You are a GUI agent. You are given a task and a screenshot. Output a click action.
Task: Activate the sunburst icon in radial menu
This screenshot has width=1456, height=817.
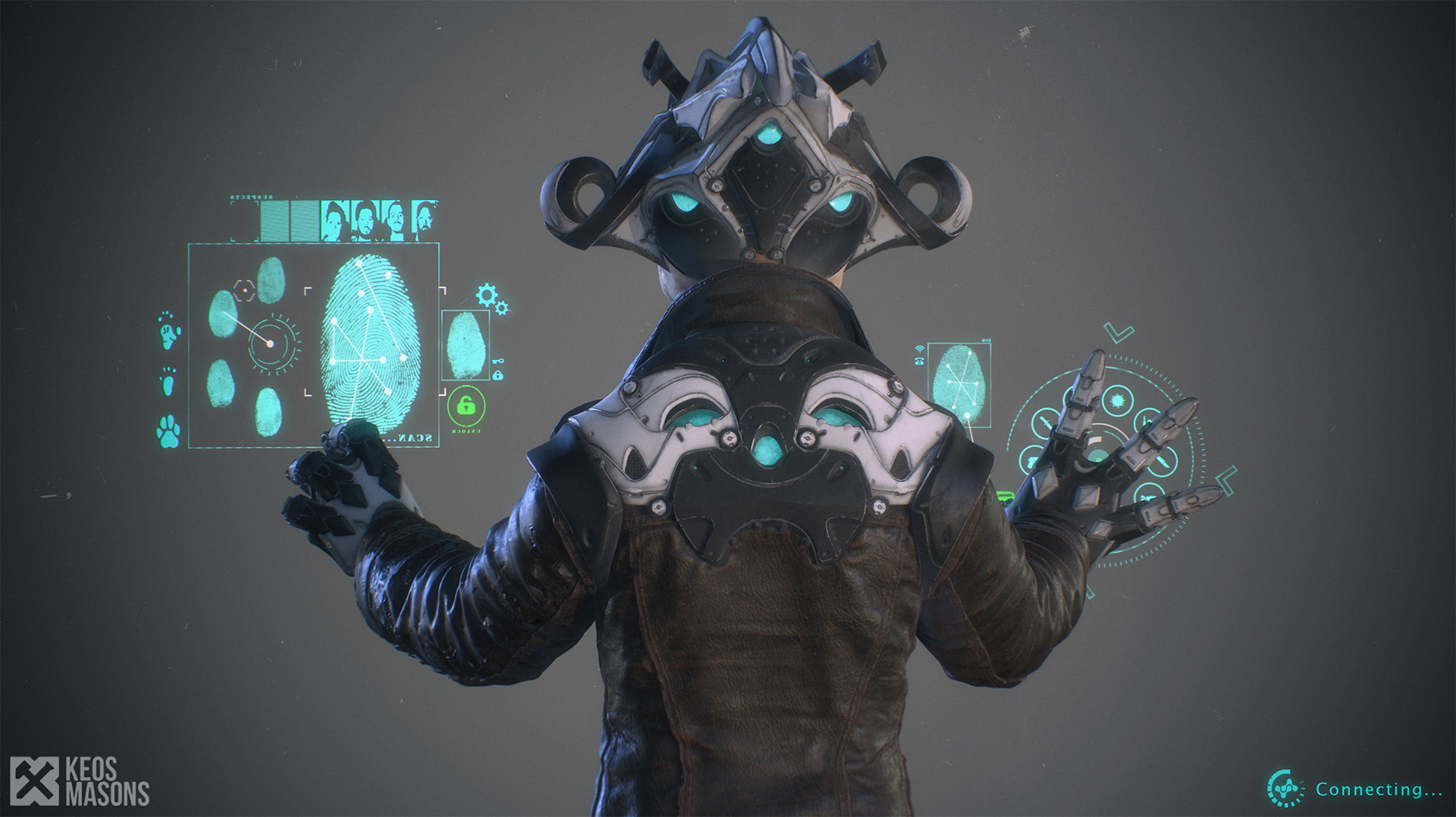1117,400
